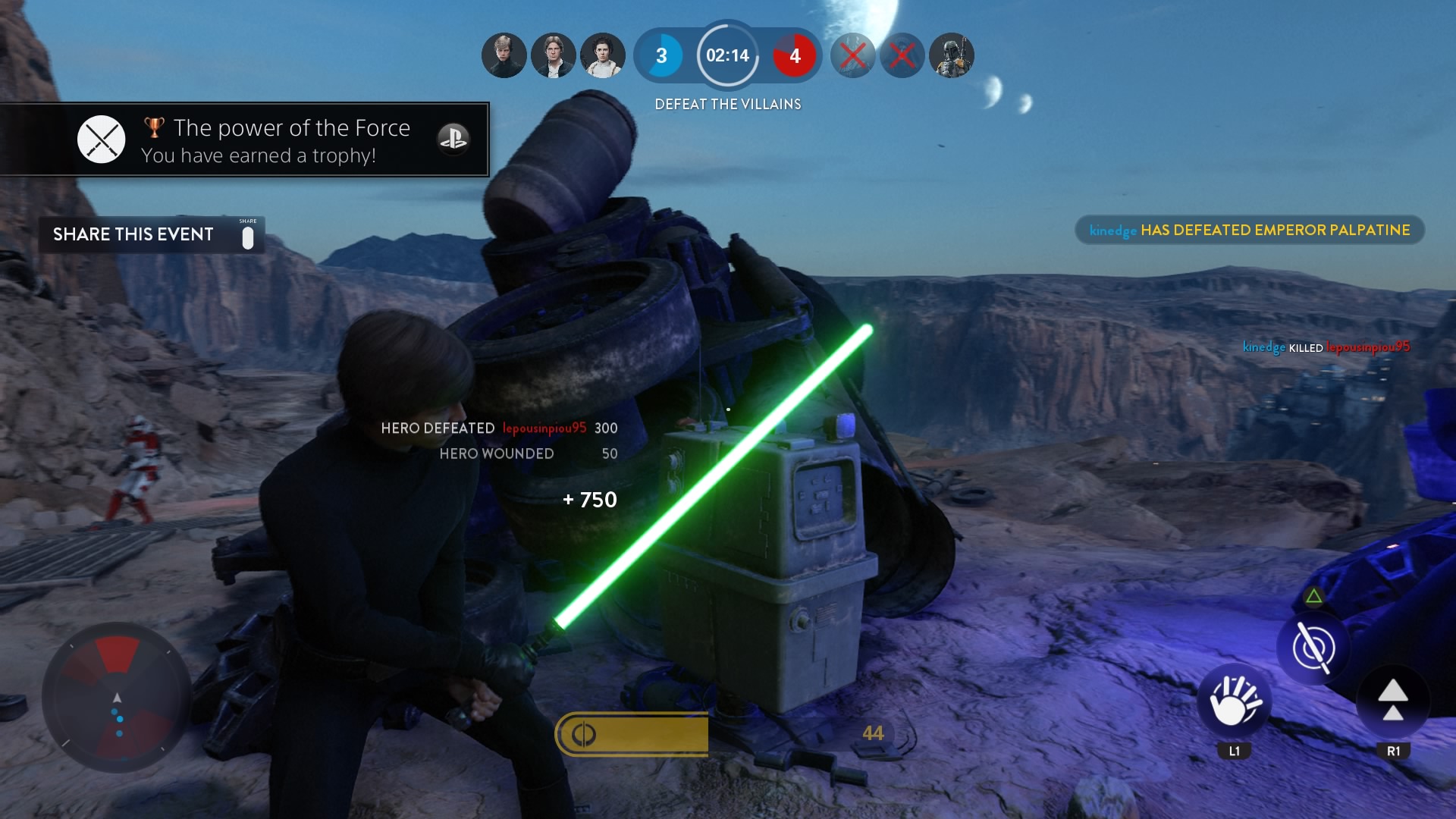Select Luke Skywalker's hero portrait

504,55
